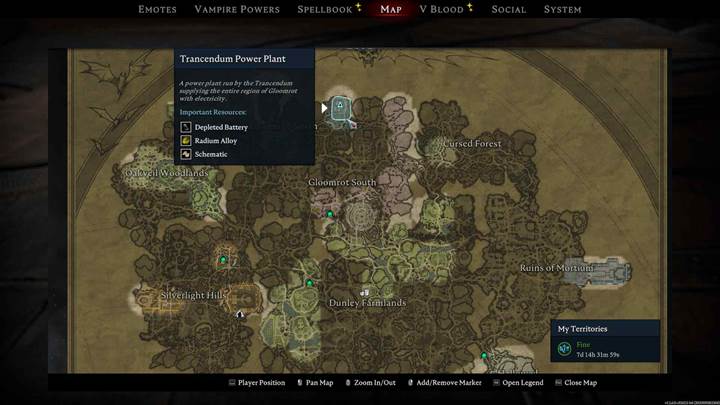720x405 pixels.
Task: Open the System menu tab
Action: coord(563,10)
